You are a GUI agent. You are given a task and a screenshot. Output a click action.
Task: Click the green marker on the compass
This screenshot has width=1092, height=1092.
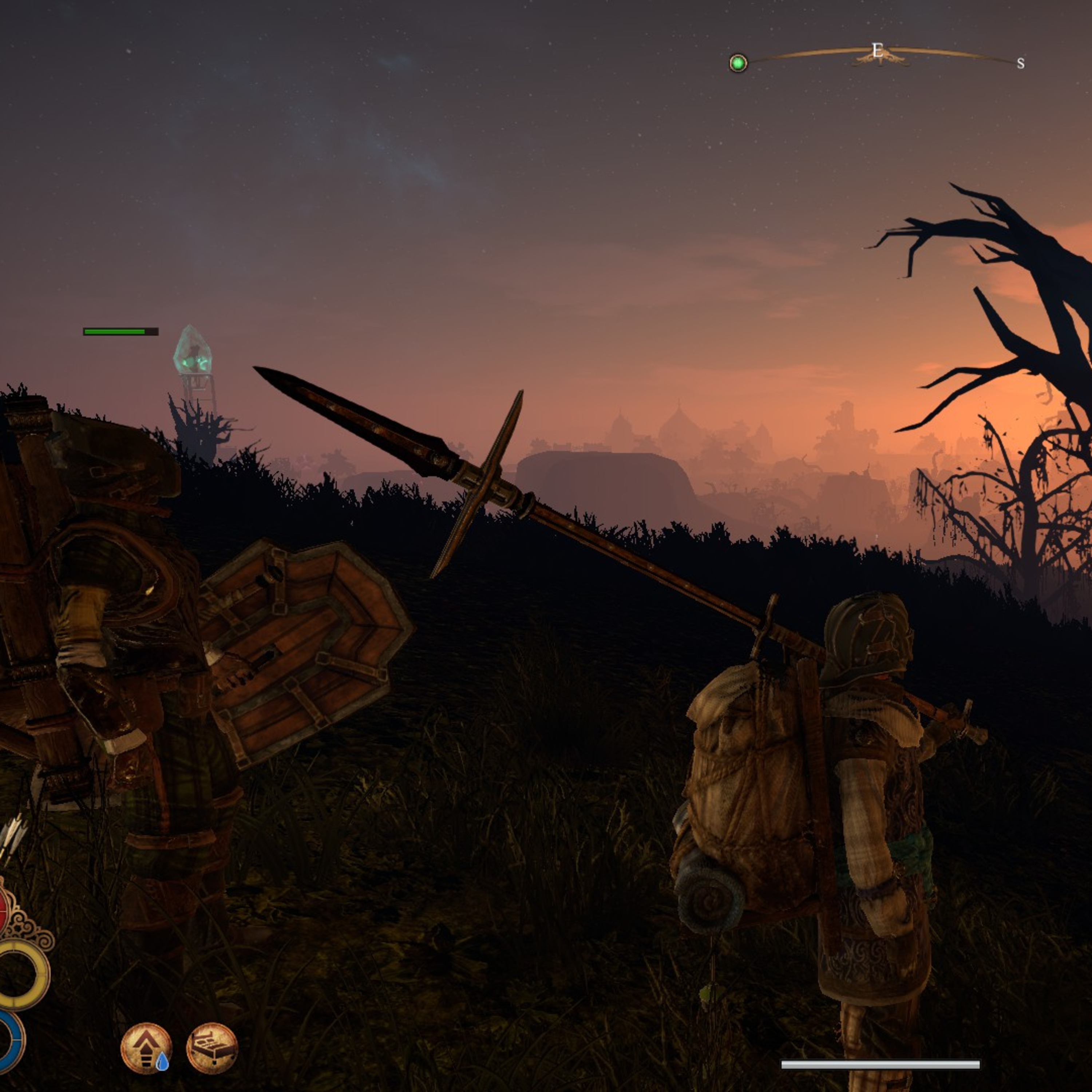(x=738, y=63)
